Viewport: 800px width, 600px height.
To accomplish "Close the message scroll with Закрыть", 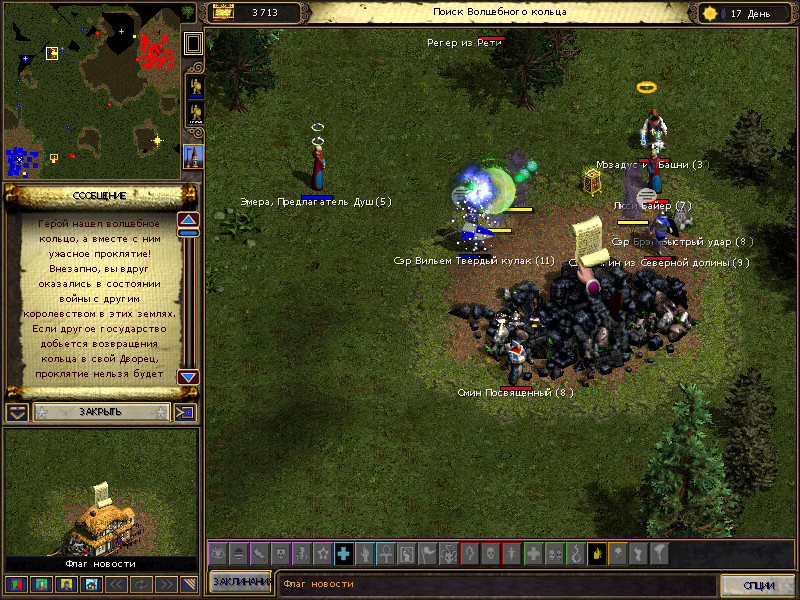I will (100, 412).
